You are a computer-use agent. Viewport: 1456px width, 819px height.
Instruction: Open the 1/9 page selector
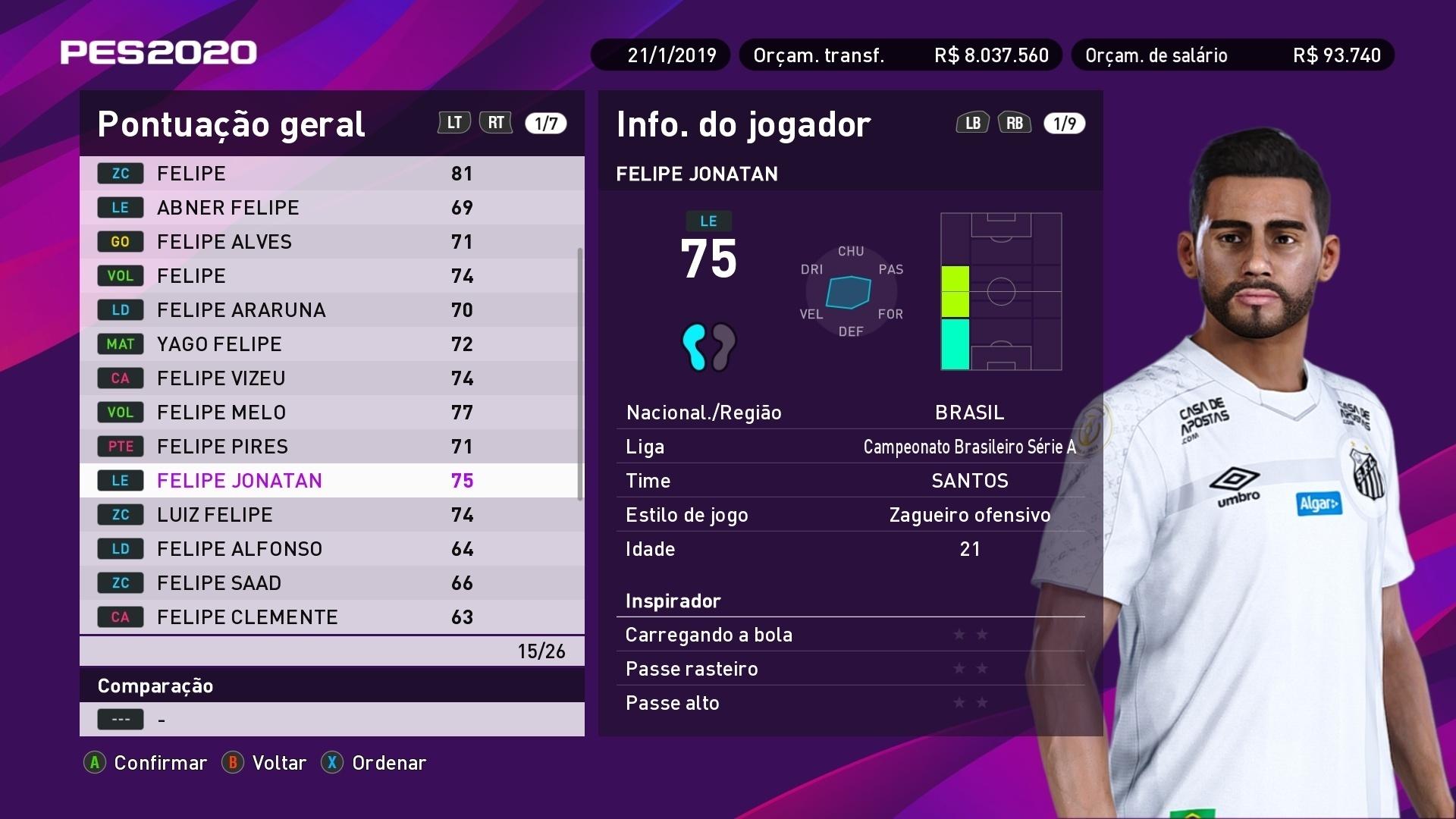[1064, 122]
